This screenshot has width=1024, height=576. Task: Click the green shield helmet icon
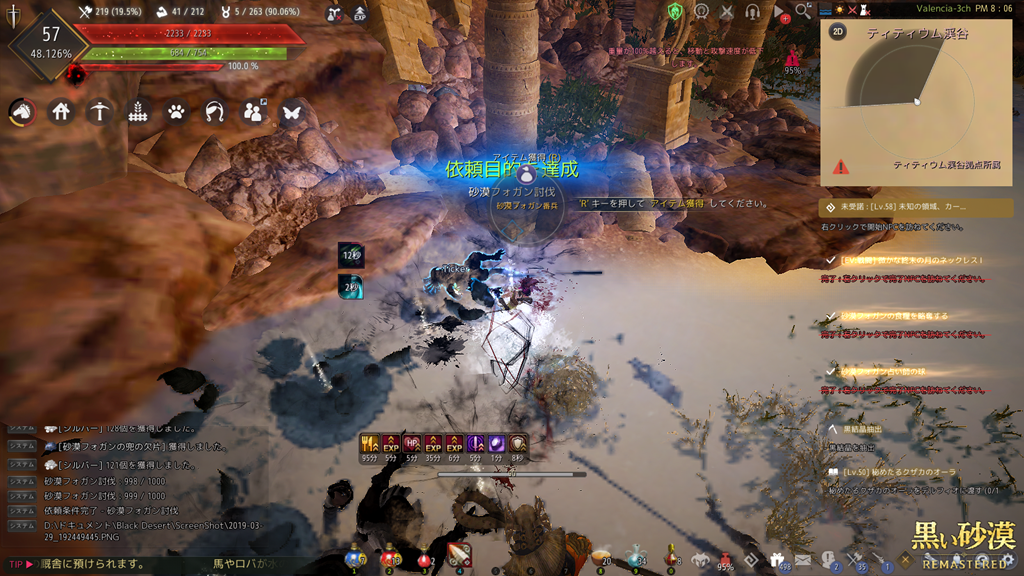pos(675,11)
